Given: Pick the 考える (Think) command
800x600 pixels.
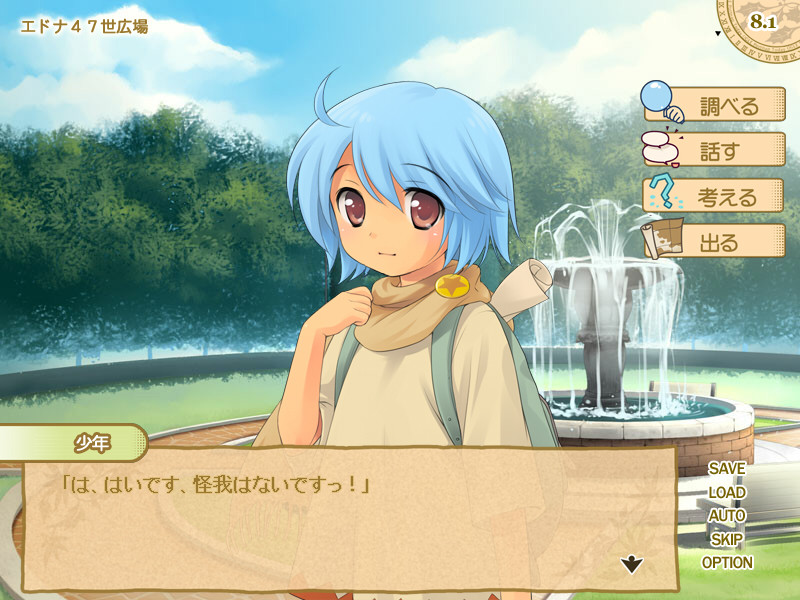Looking at the screenshot, I should (714, 195).
